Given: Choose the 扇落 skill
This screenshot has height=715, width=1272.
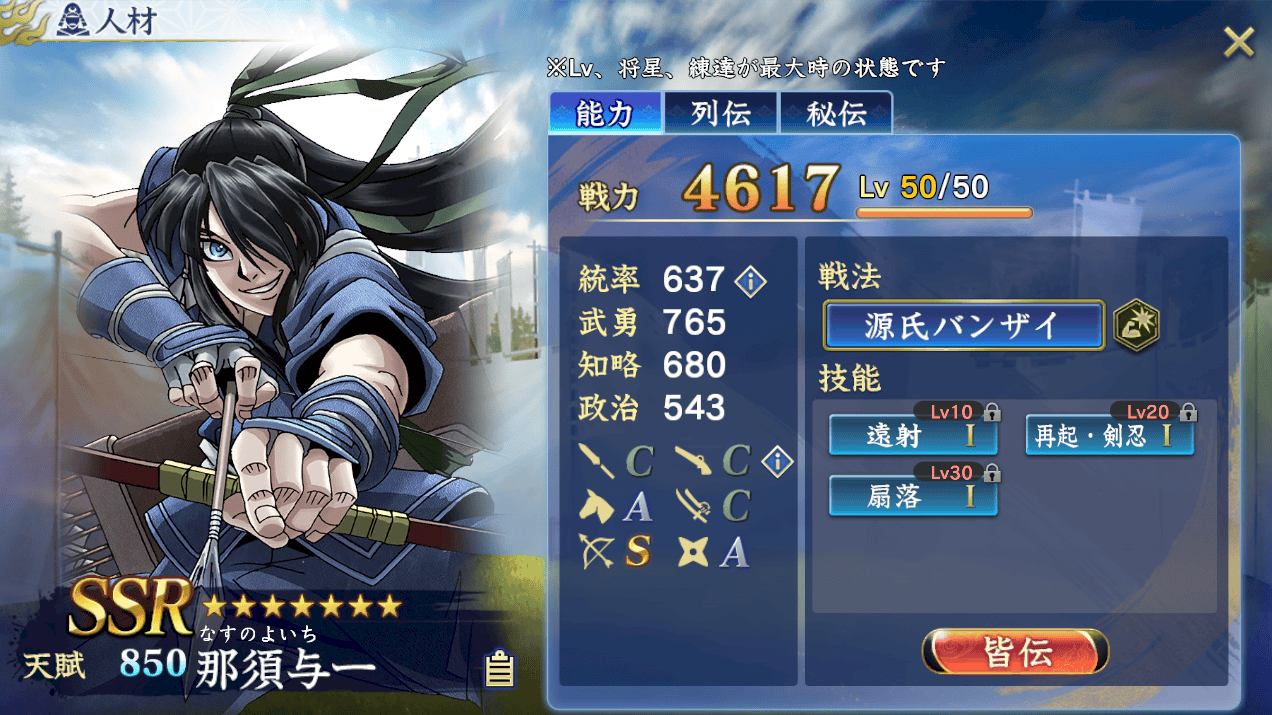Looking at the screenshot, I should [913, 497].
